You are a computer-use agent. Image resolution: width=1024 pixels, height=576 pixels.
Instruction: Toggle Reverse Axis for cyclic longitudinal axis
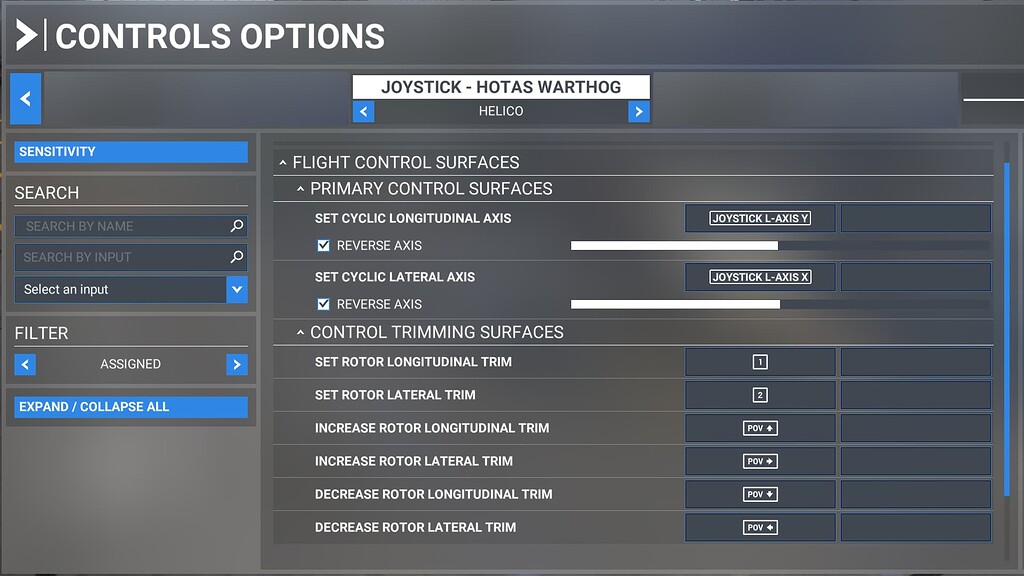coord(323,245)
